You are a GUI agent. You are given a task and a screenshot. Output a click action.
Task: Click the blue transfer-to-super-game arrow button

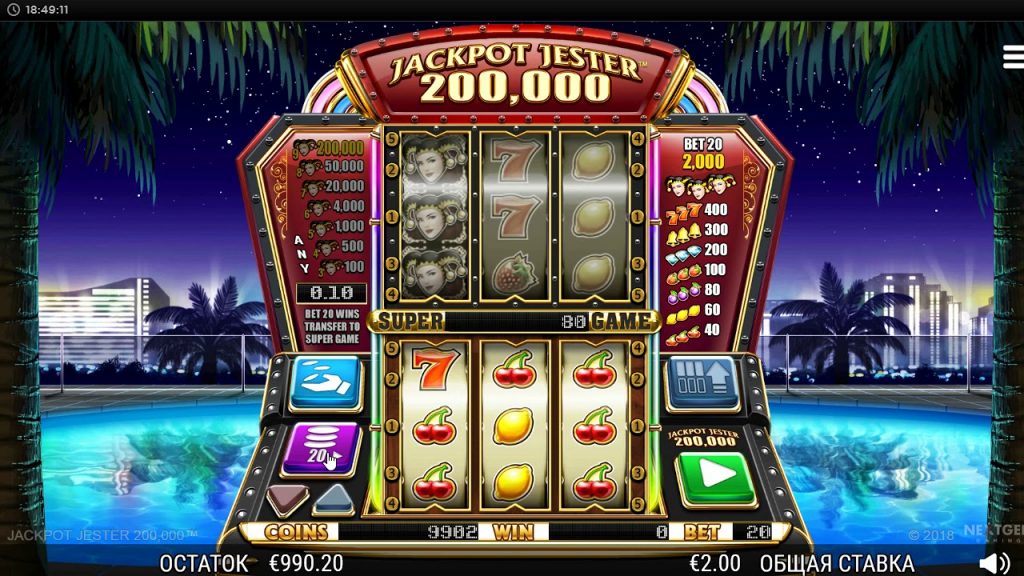(x=702, y=381)
